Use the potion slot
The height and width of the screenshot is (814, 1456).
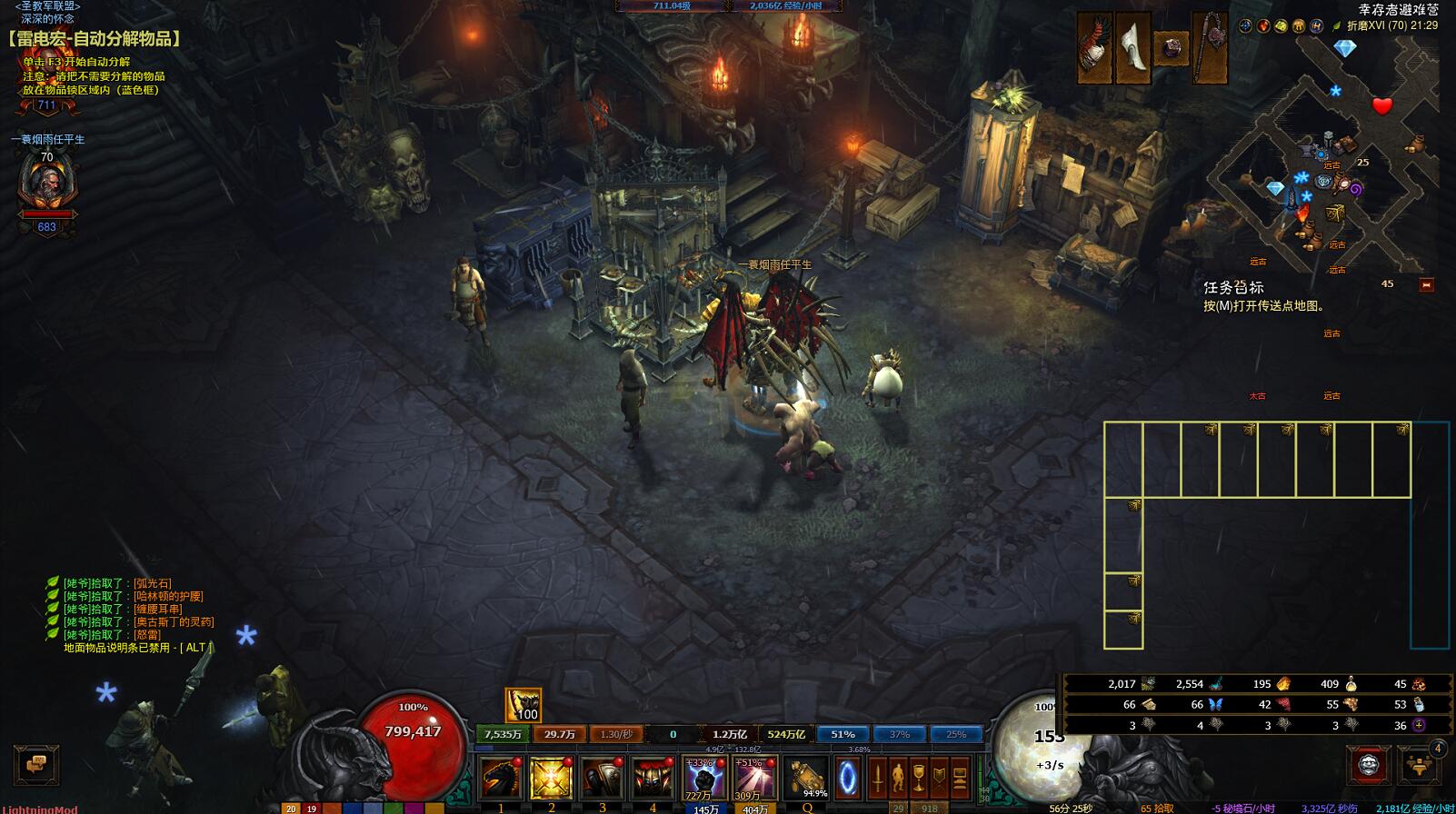pyautogui.click(x=805, y=778)
